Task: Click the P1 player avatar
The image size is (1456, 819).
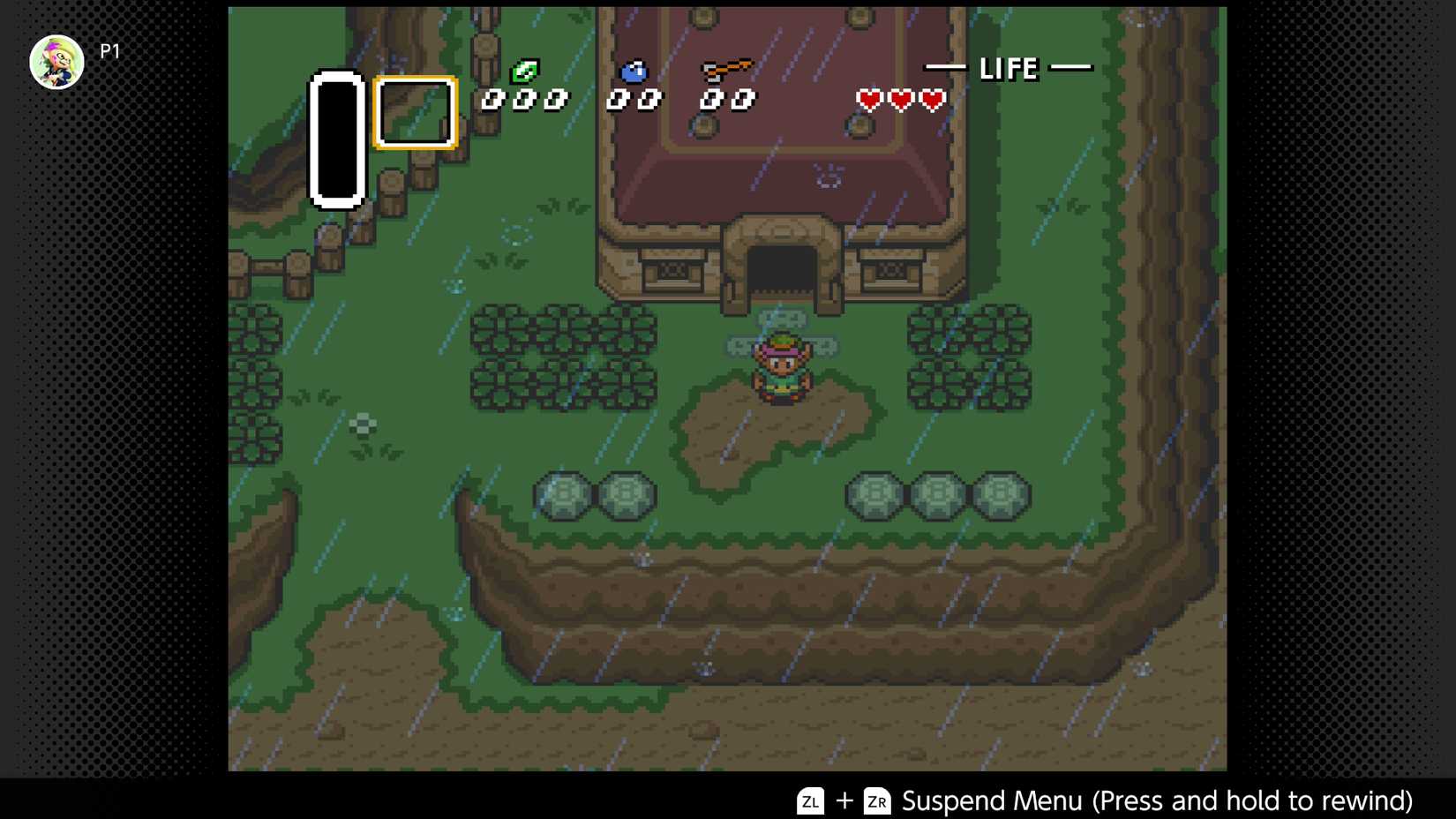Action: click(56, 60)
